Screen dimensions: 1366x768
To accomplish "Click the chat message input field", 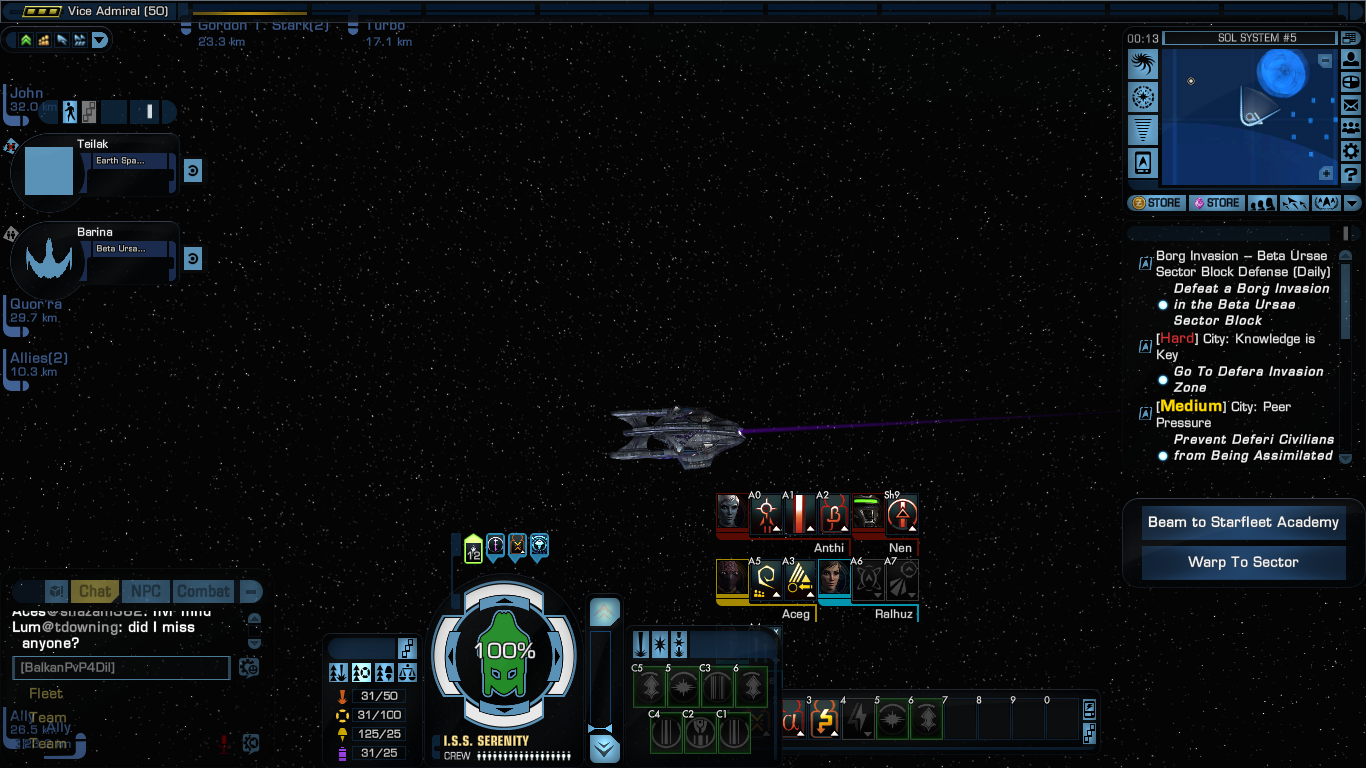I will click(x=120, y=668).
